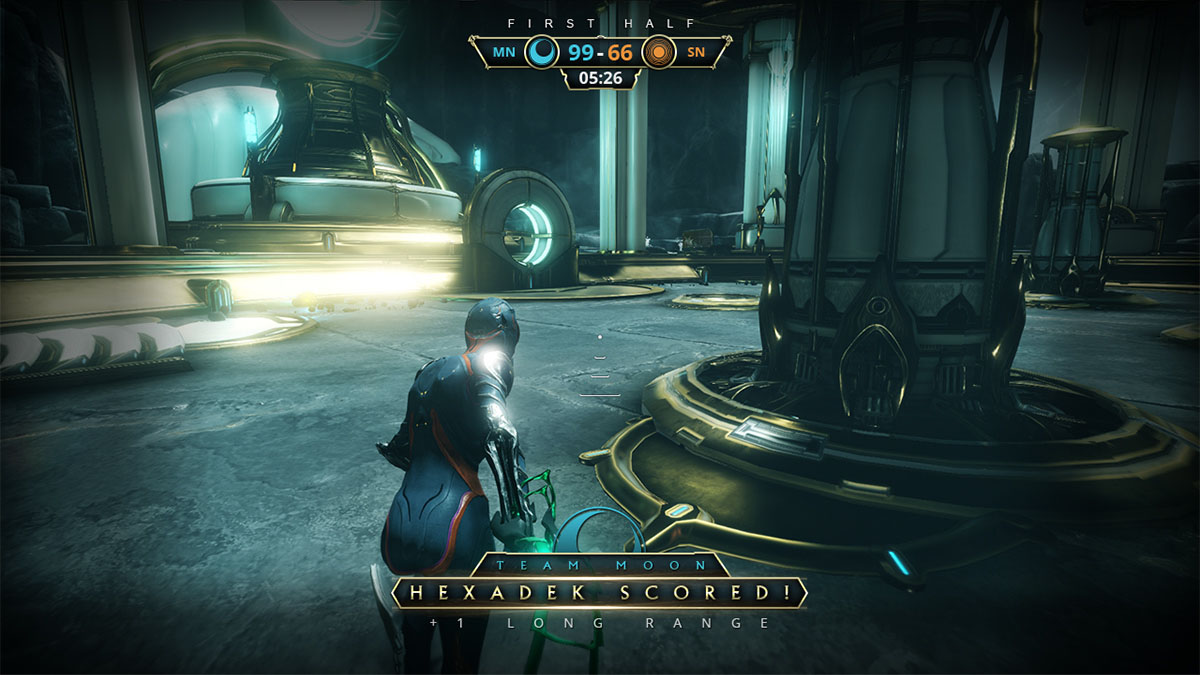Click the blue Moon team emblem

[x=542, y=52]
